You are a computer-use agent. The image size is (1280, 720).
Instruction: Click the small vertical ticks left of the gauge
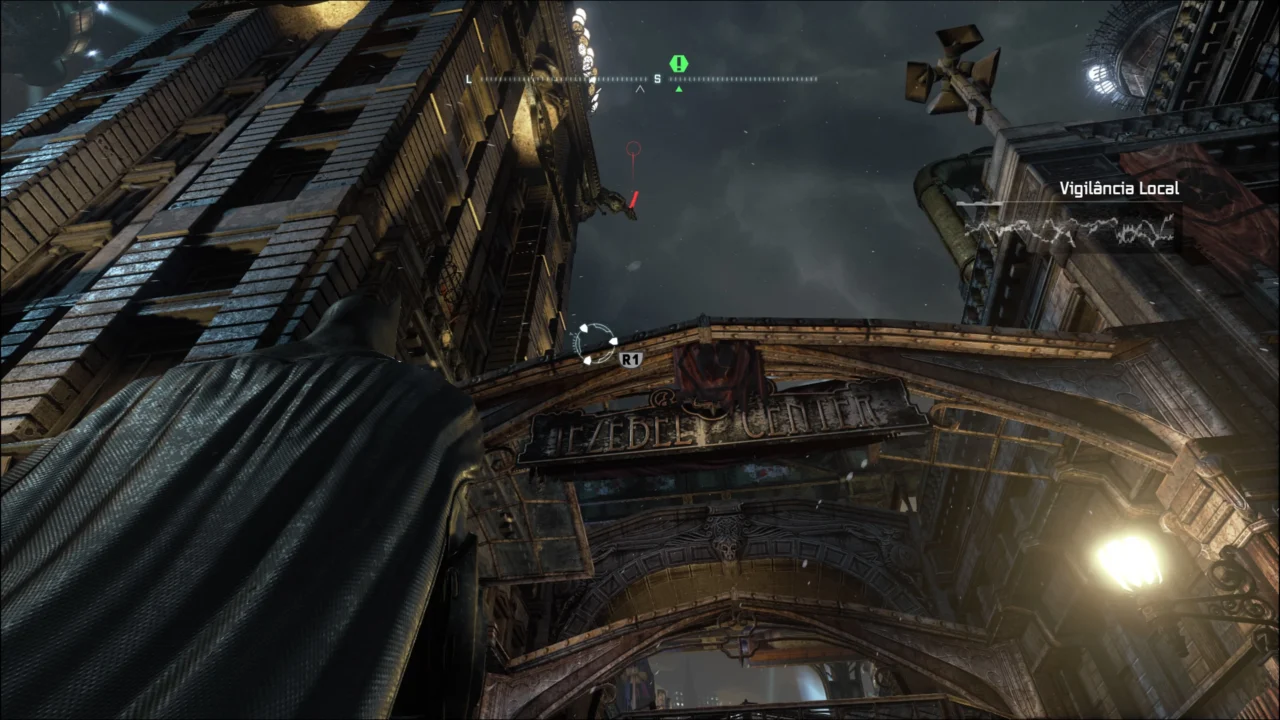coord(573,340)
